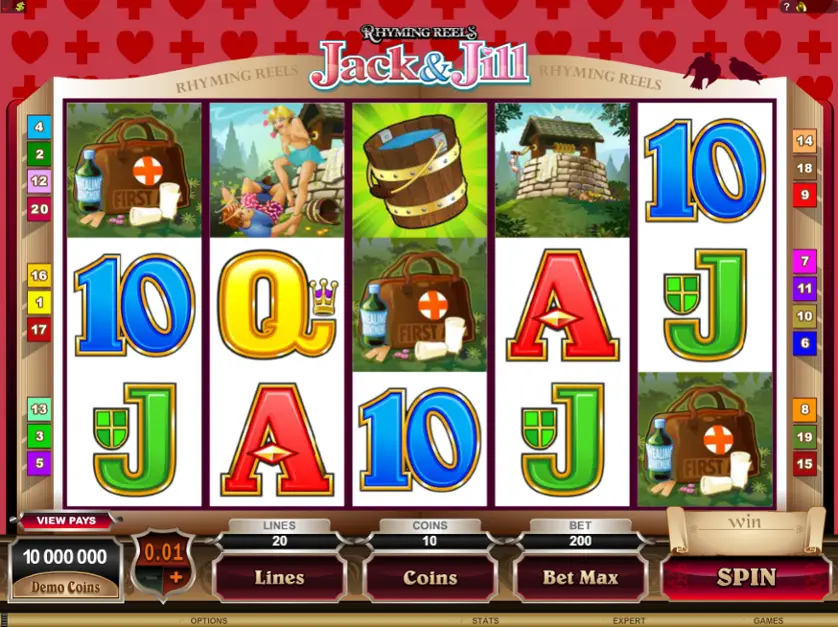Screen dimensions: 838x627
Task: Open the View Pays paytable
Action: [x=66, y=520]
